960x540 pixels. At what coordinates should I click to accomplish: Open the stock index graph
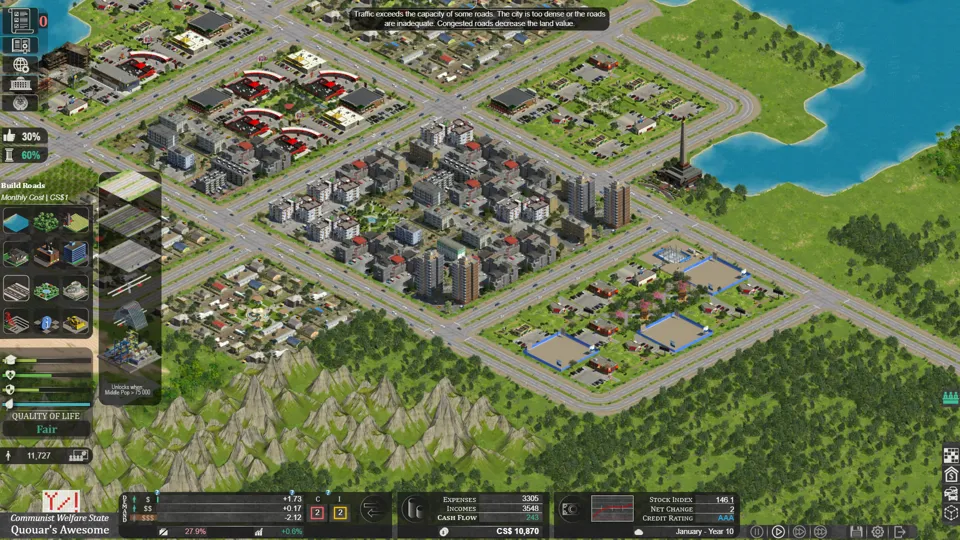[x=612, y=508]
